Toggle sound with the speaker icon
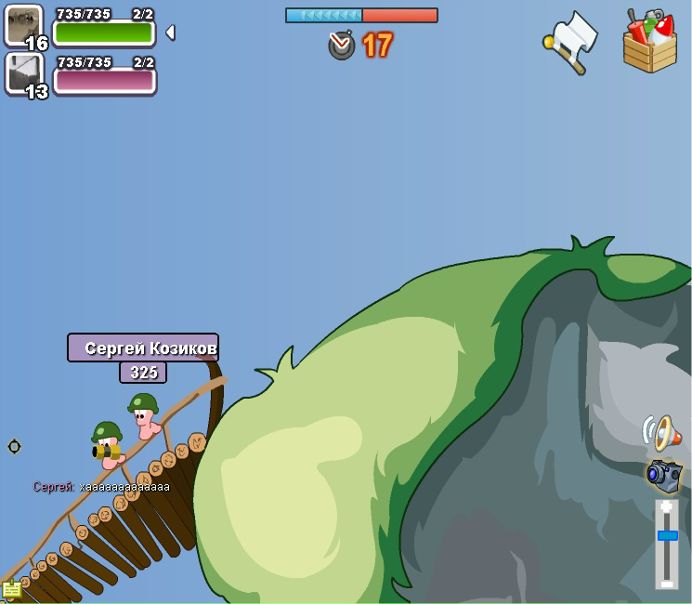The height and width of the screenshot is (604, 692). (662, 432)
